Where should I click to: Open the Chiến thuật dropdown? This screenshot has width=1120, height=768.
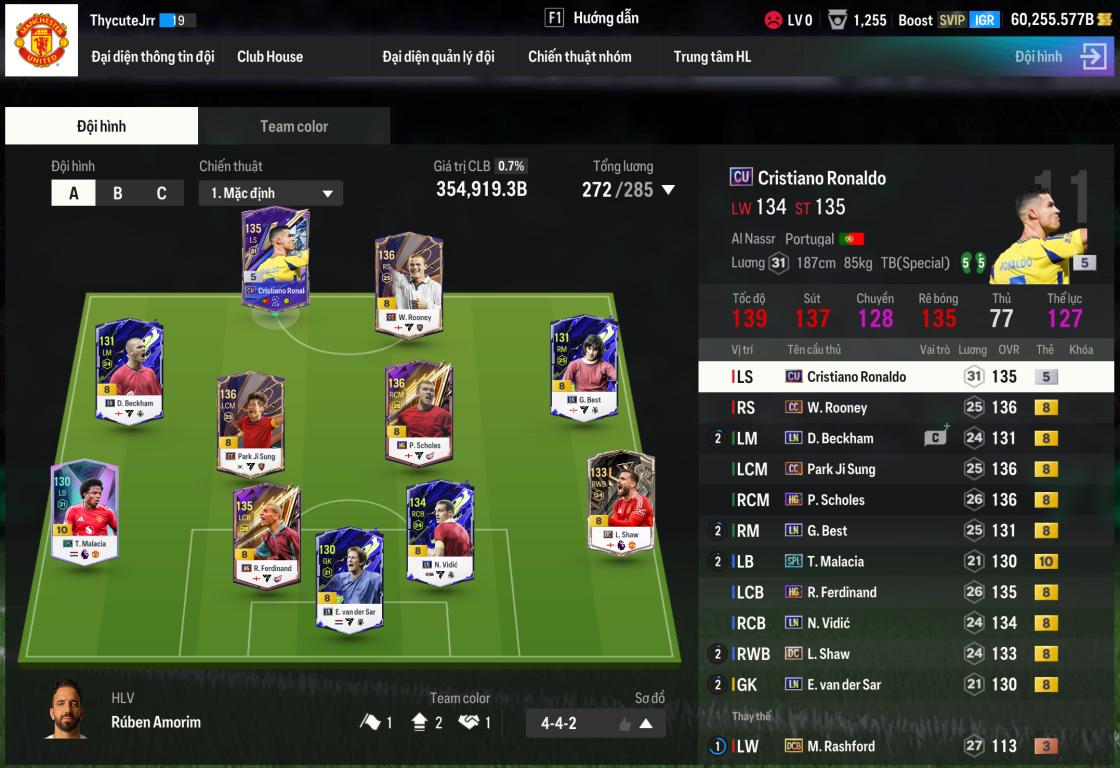(x=271, y=193)
